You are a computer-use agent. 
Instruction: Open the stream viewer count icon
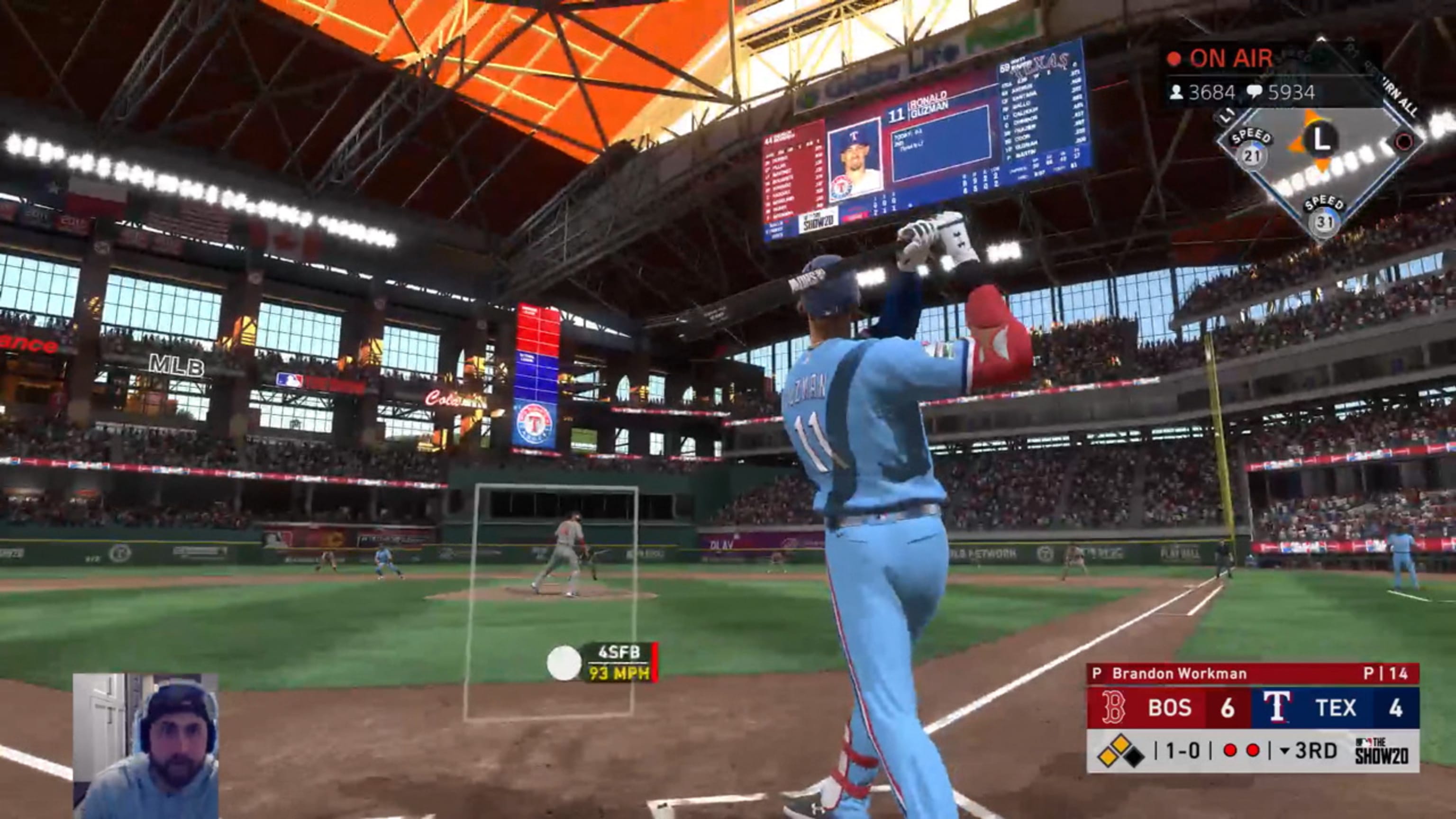pos(1177,92)
